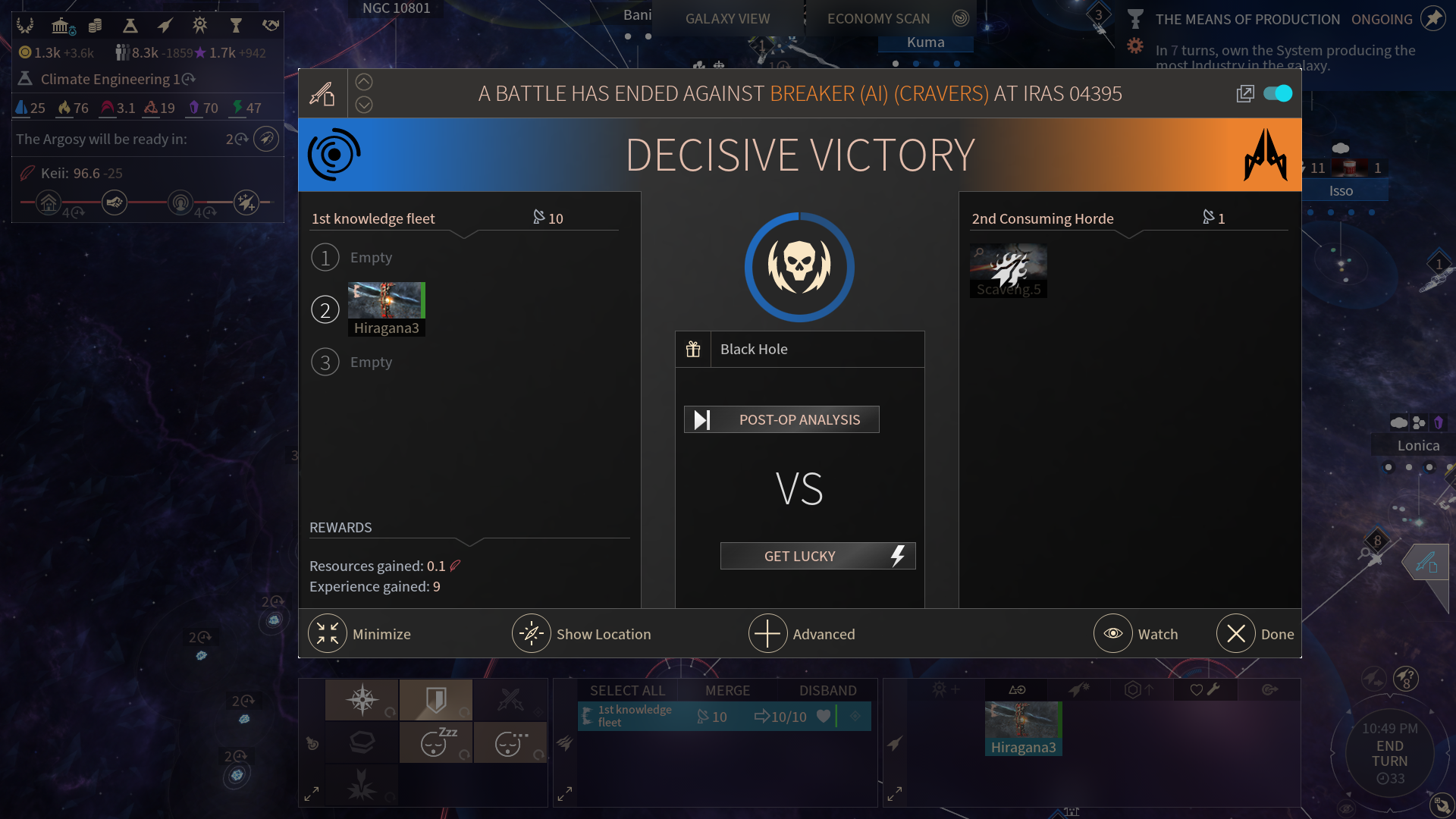Open the Post-Op Analysis
The height and width of the screenshot is (819, 1456).
(x=782, y=419)
